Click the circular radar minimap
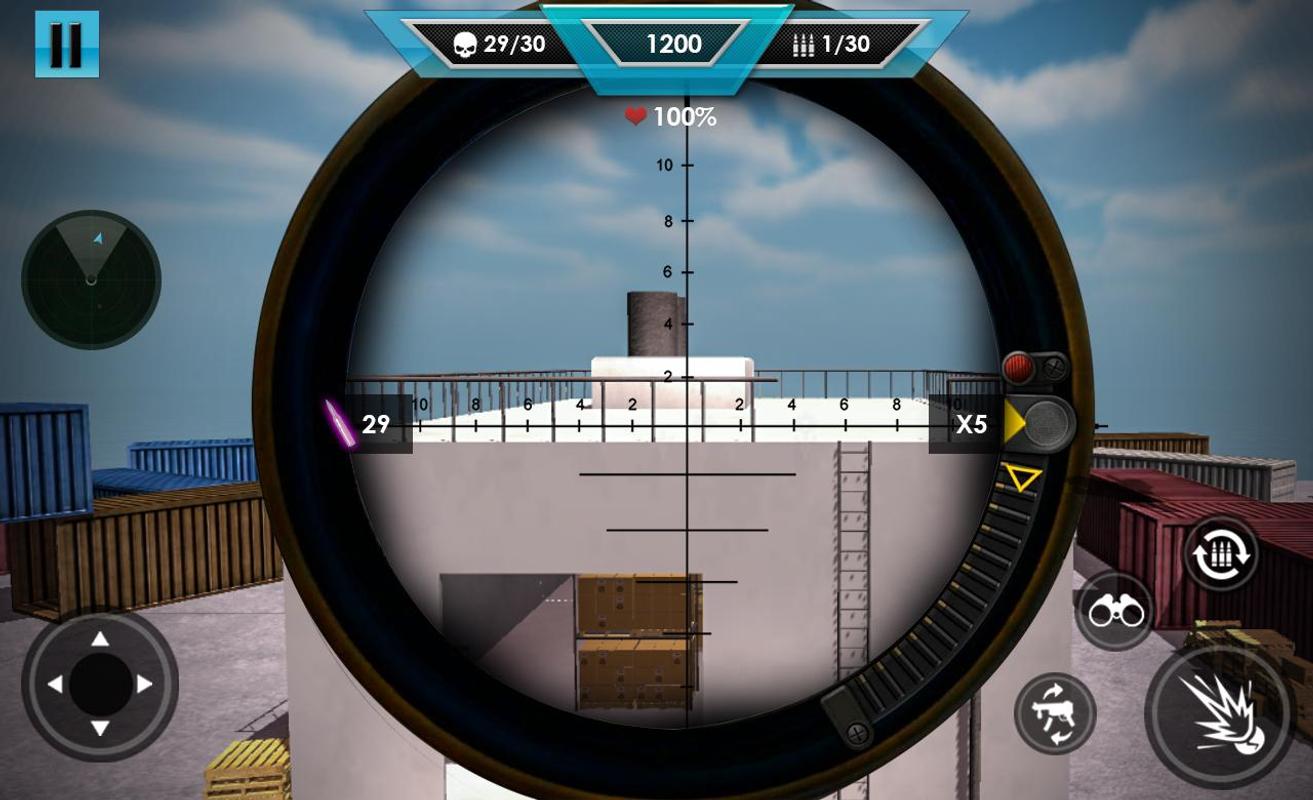 tap(91, 279)
